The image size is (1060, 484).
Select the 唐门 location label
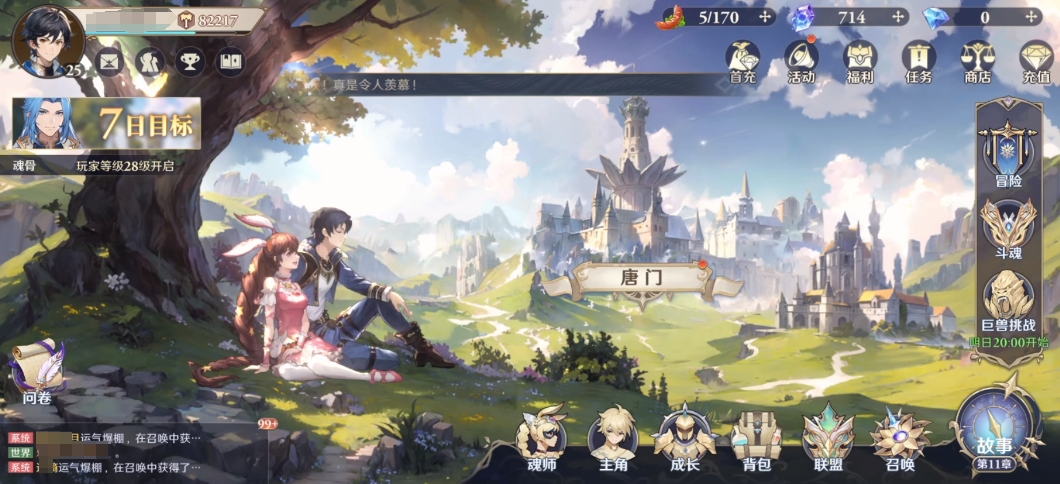point(641,278)
